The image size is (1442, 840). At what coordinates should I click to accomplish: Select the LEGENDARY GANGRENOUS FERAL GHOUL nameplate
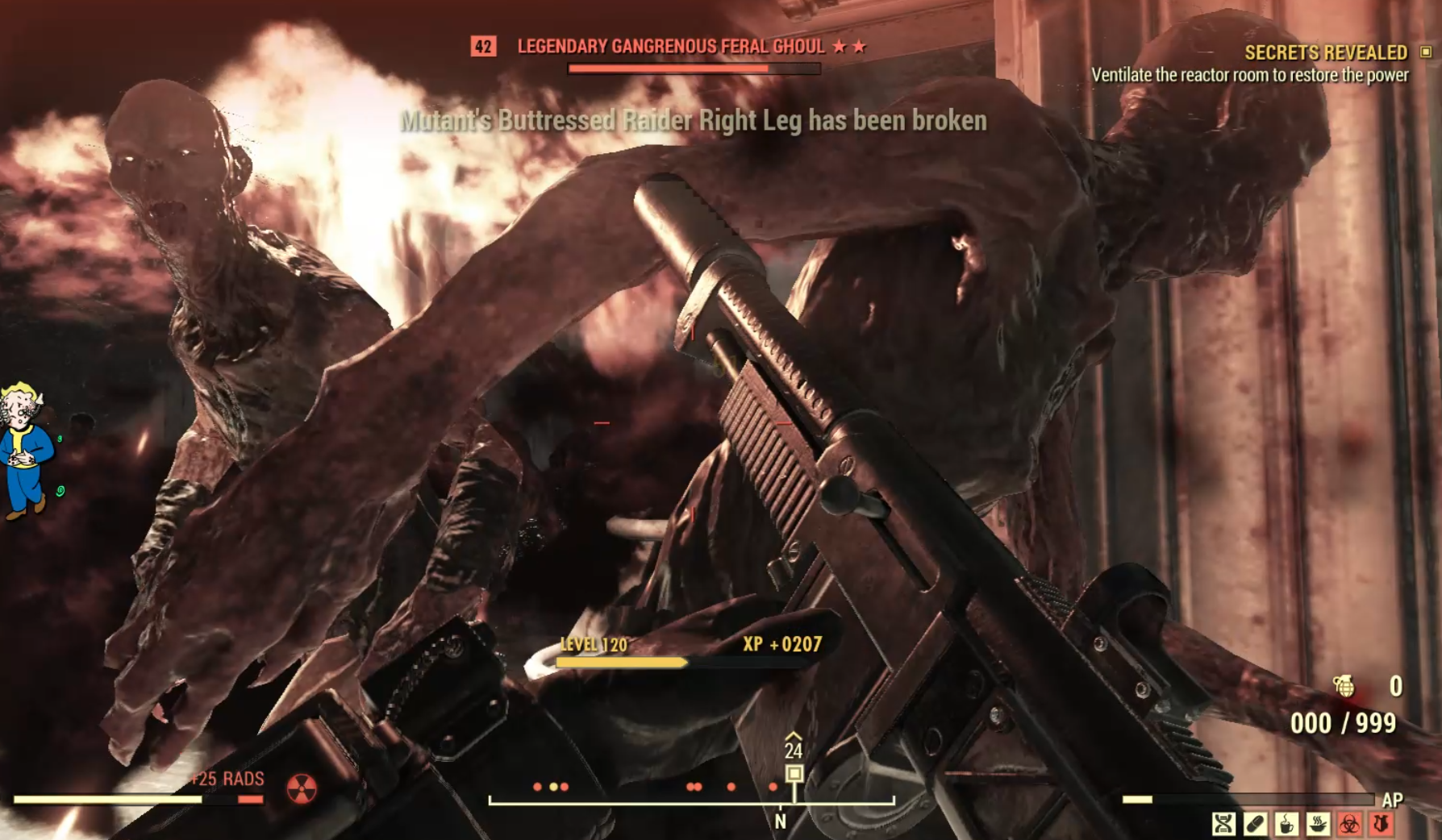click(669, 47)
